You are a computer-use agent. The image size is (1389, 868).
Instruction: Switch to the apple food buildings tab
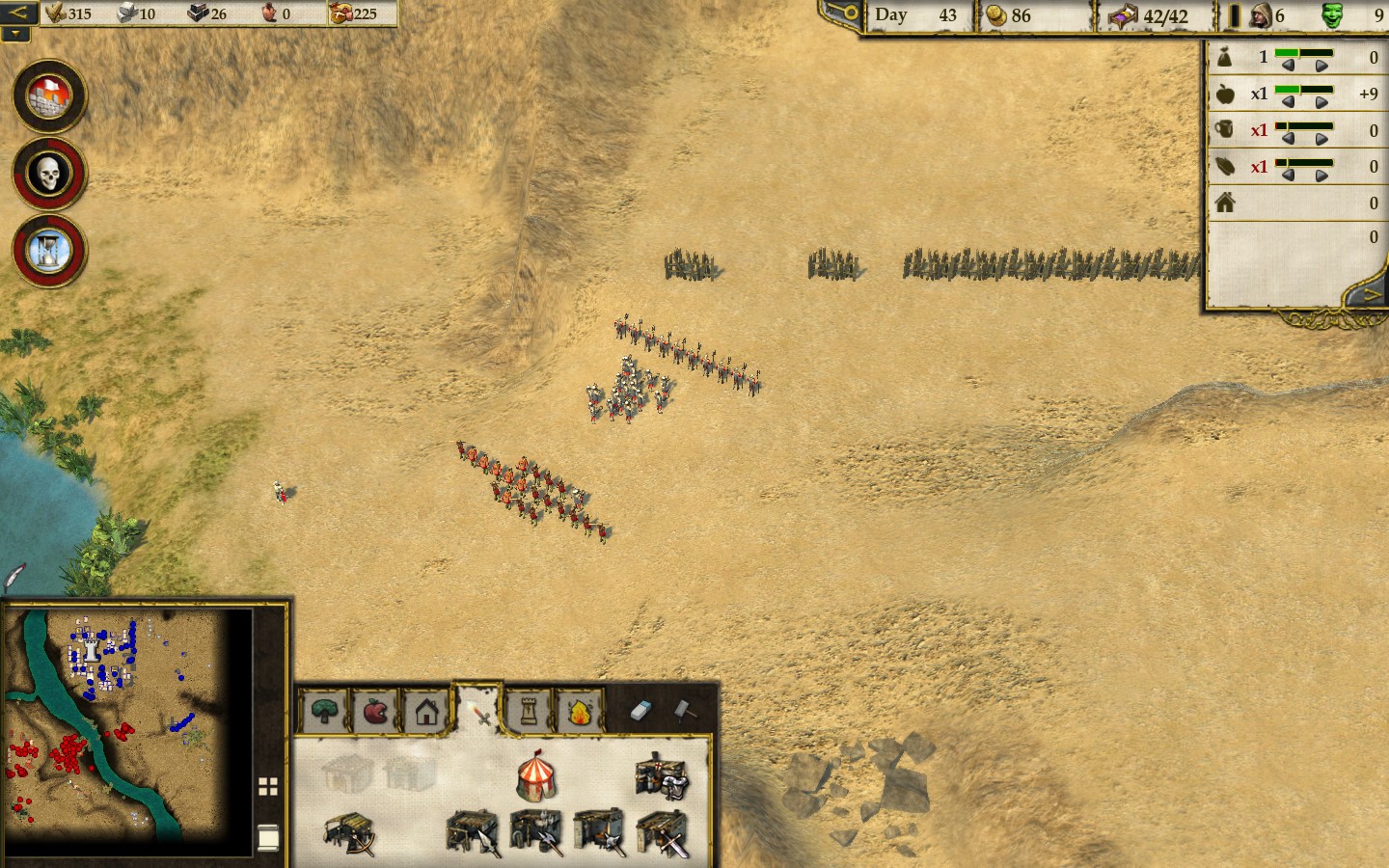375,712
